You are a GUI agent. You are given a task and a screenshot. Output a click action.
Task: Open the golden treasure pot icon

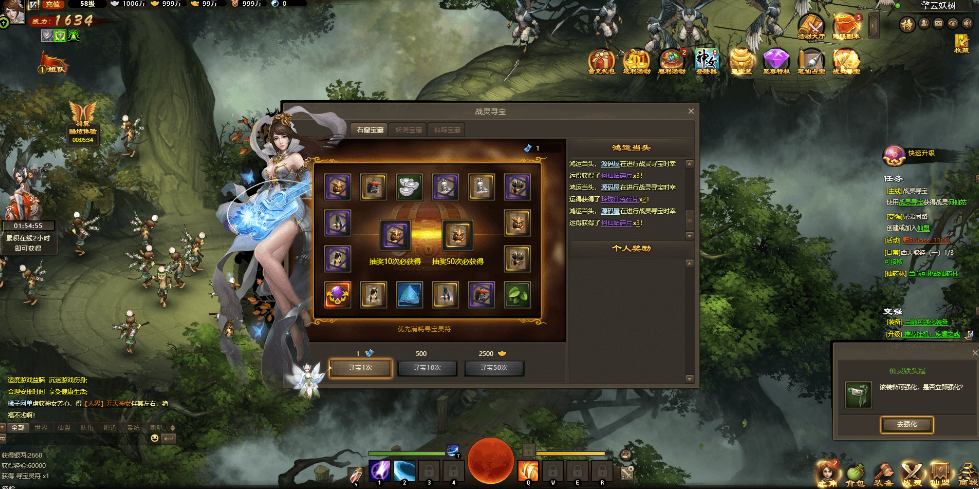click(x=741, y=60)
